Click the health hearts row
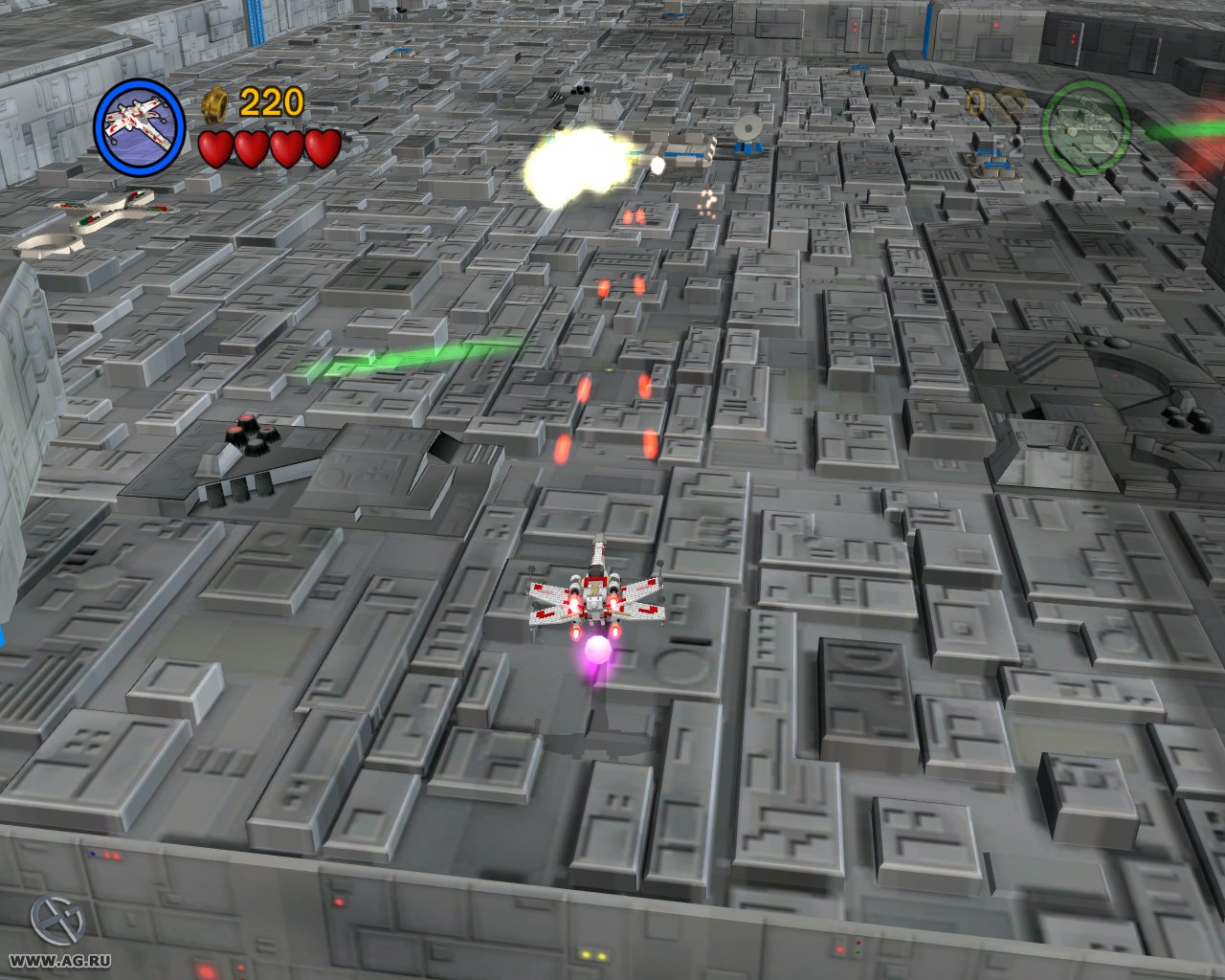The height and width of the screenshot is (980, 1225). tap(267, 150)
